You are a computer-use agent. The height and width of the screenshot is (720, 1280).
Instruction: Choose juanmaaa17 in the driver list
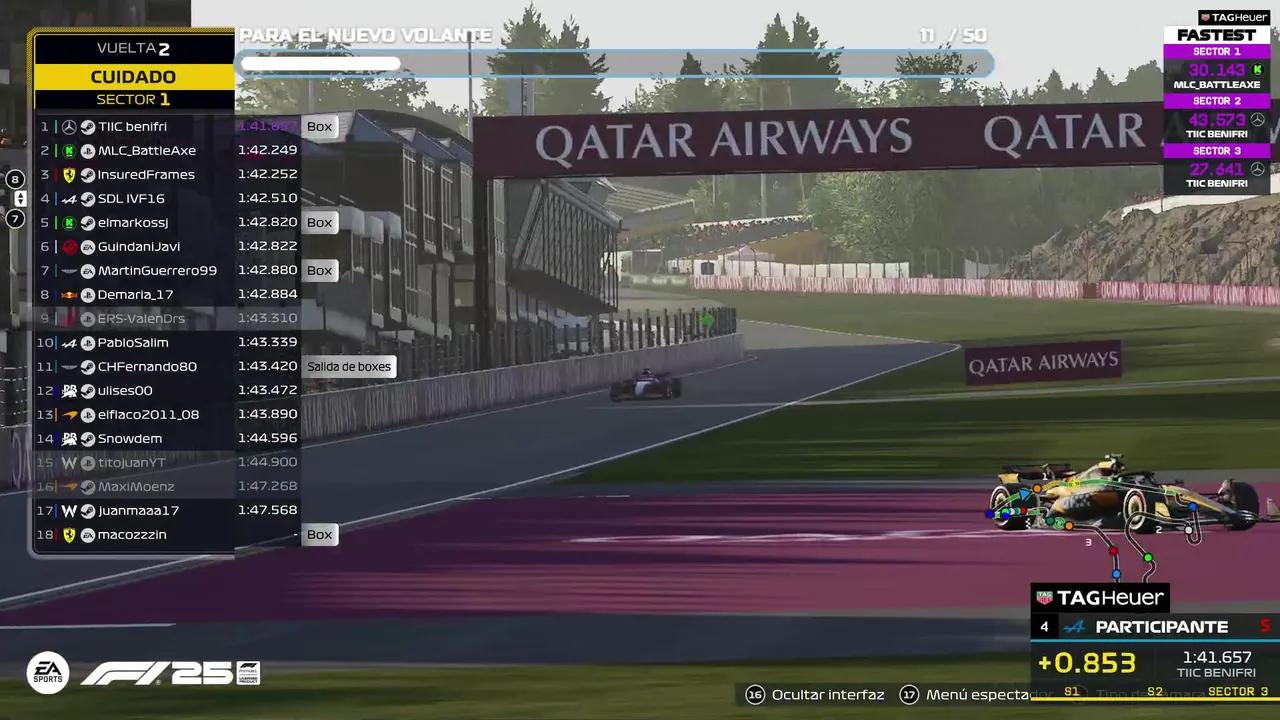click(138, 511)
